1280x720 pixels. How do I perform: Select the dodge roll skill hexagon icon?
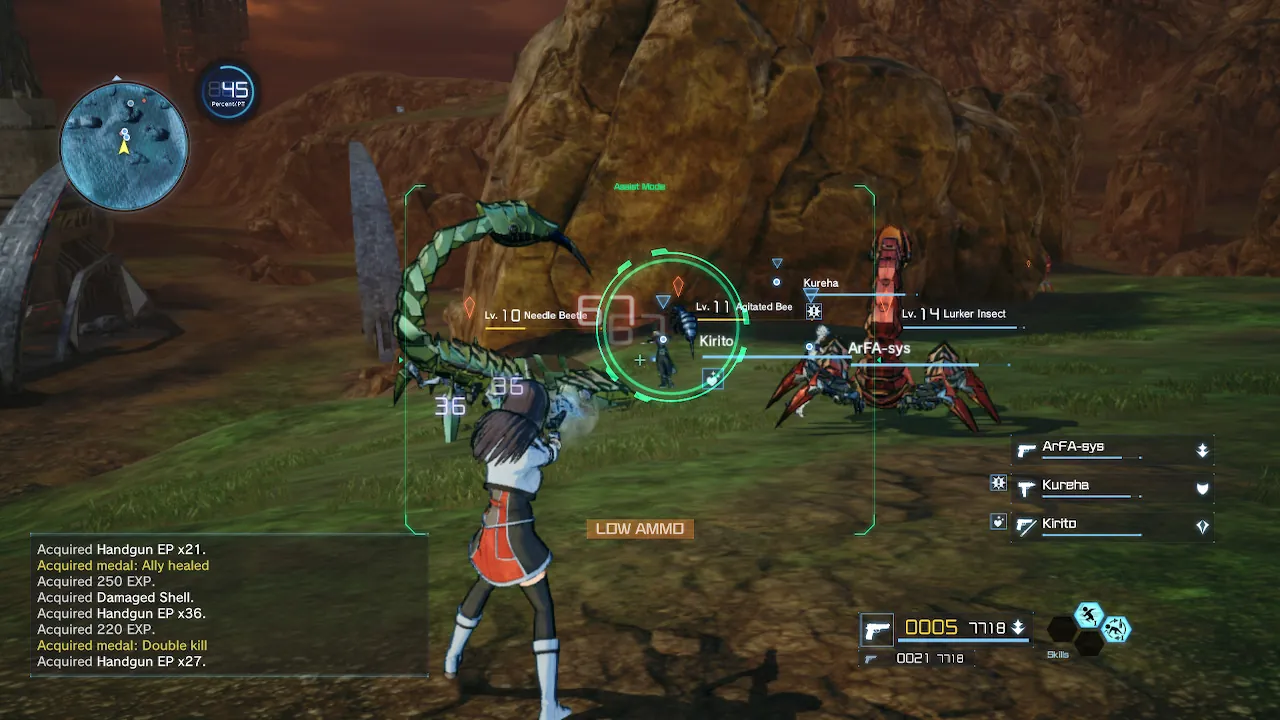(x=1117, y=628)
